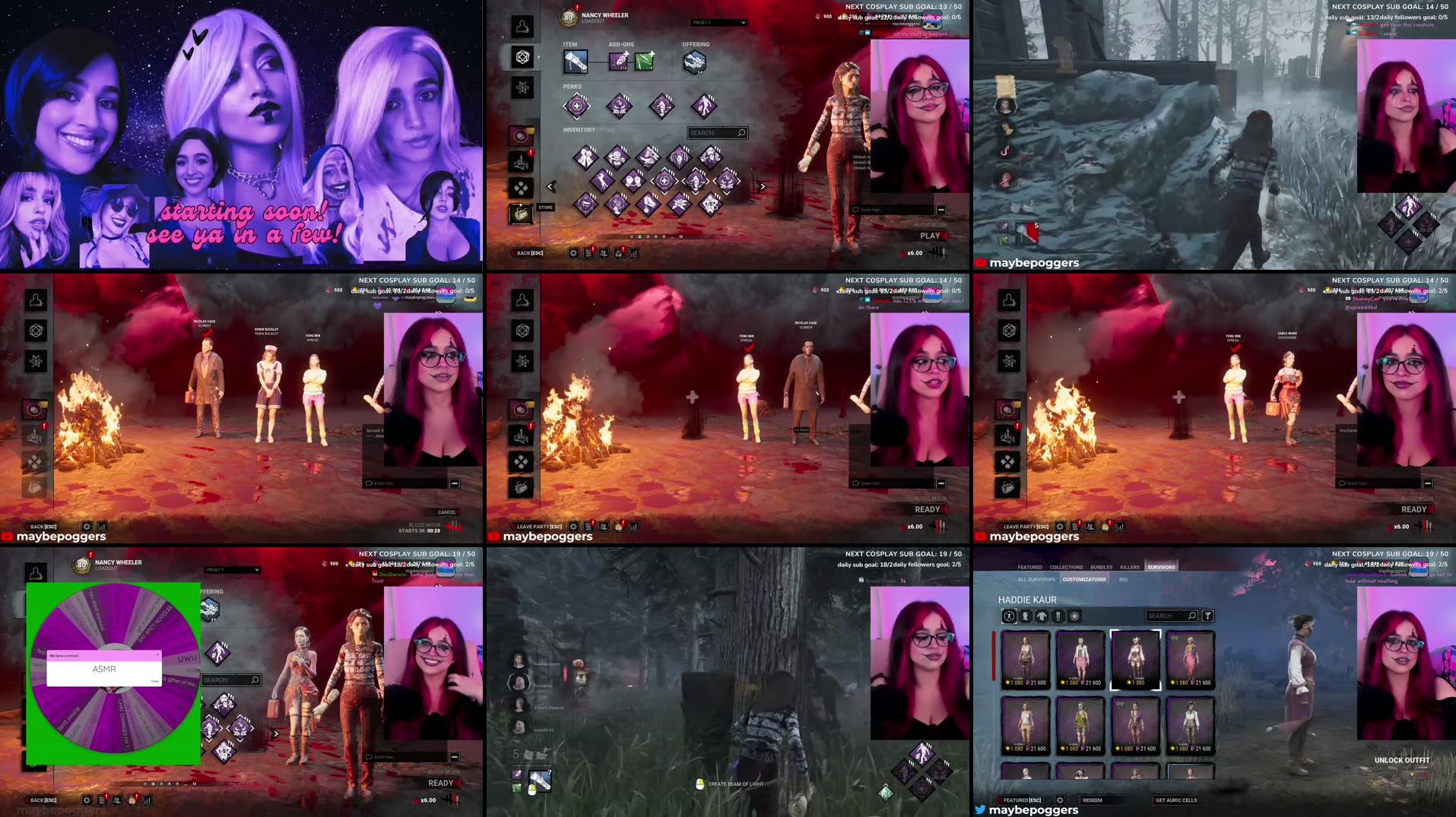Switch to the KILLERS tab in the store

[x=1130, y=567]
